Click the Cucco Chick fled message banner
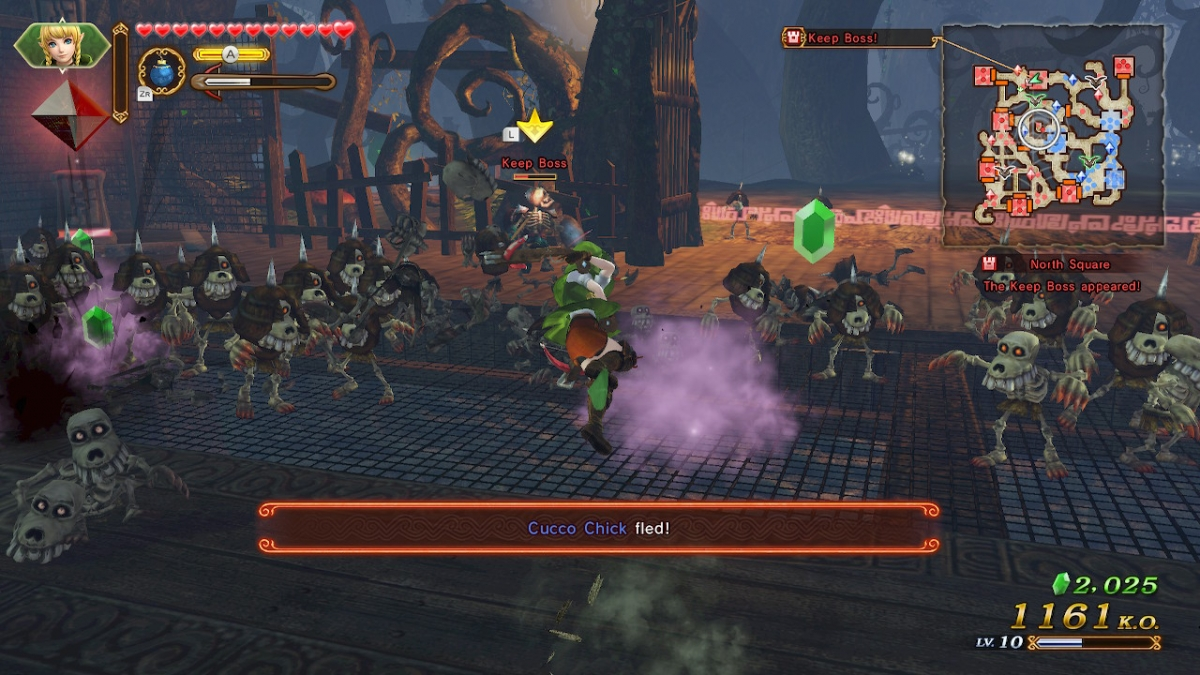This screenshot has height=675, width=1200. (x=599, y=527)
